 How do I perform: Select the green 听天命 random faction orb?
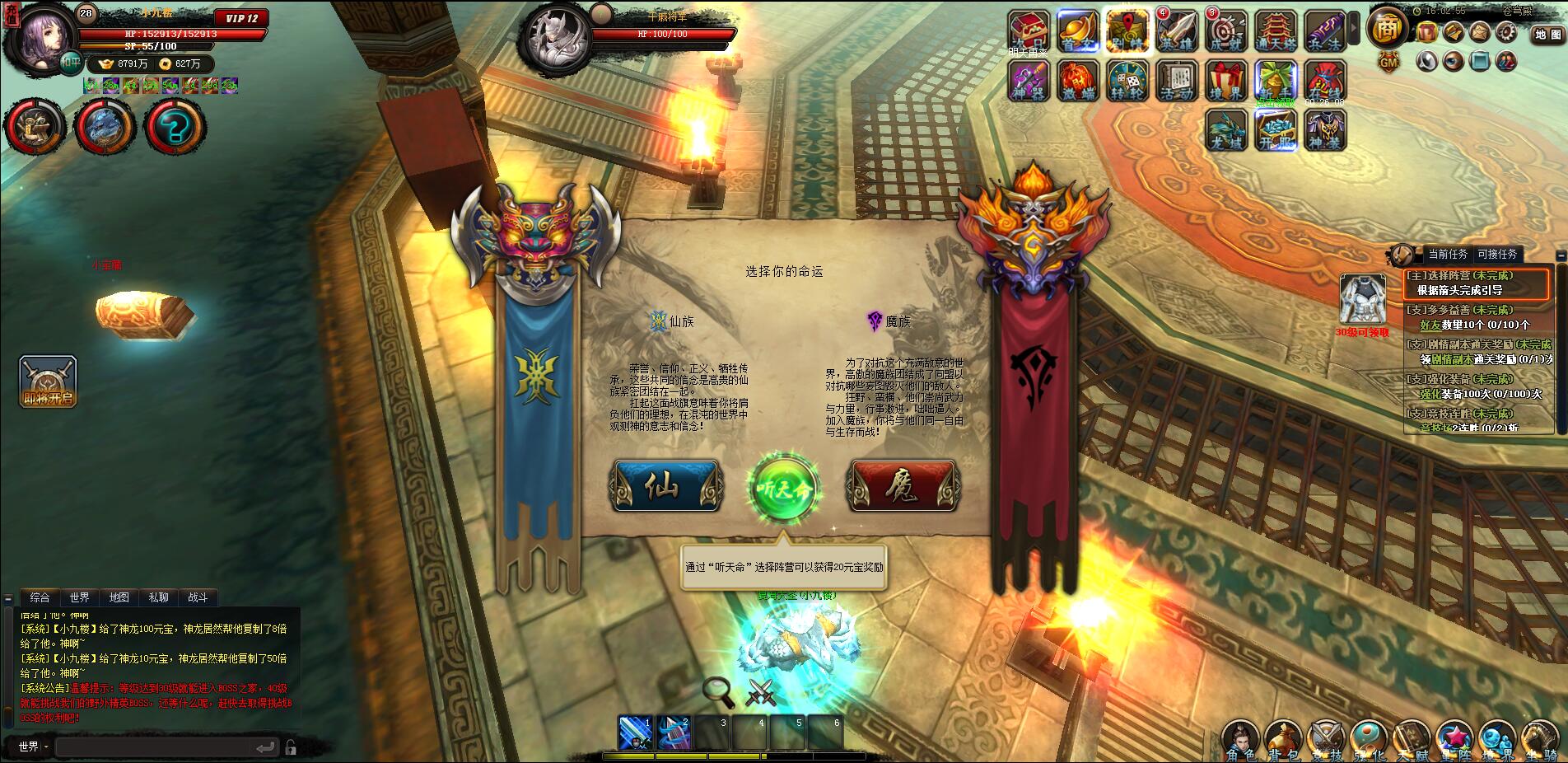point(783,488)
